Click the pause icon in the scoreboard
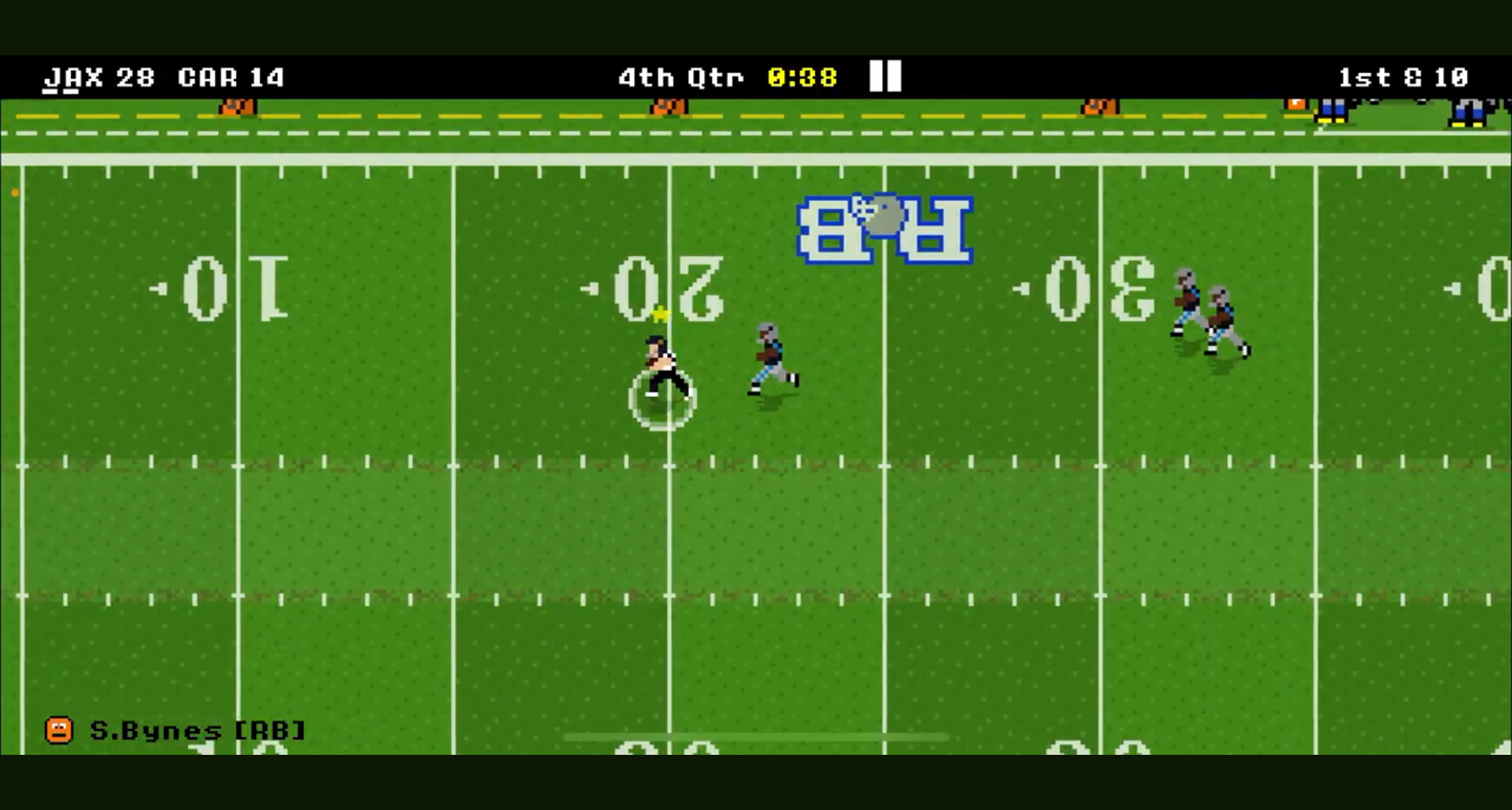Screen dimensions: 1512x810 884,76
